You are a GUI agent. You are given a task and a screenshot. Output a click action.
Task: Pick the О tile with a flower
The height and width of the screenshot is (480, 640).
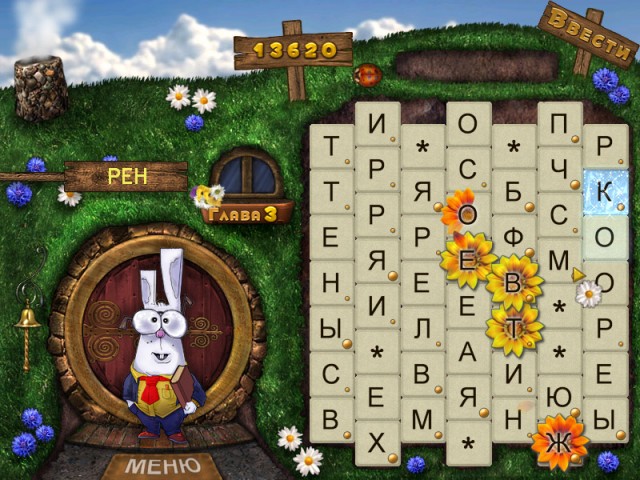pos(467,214)
